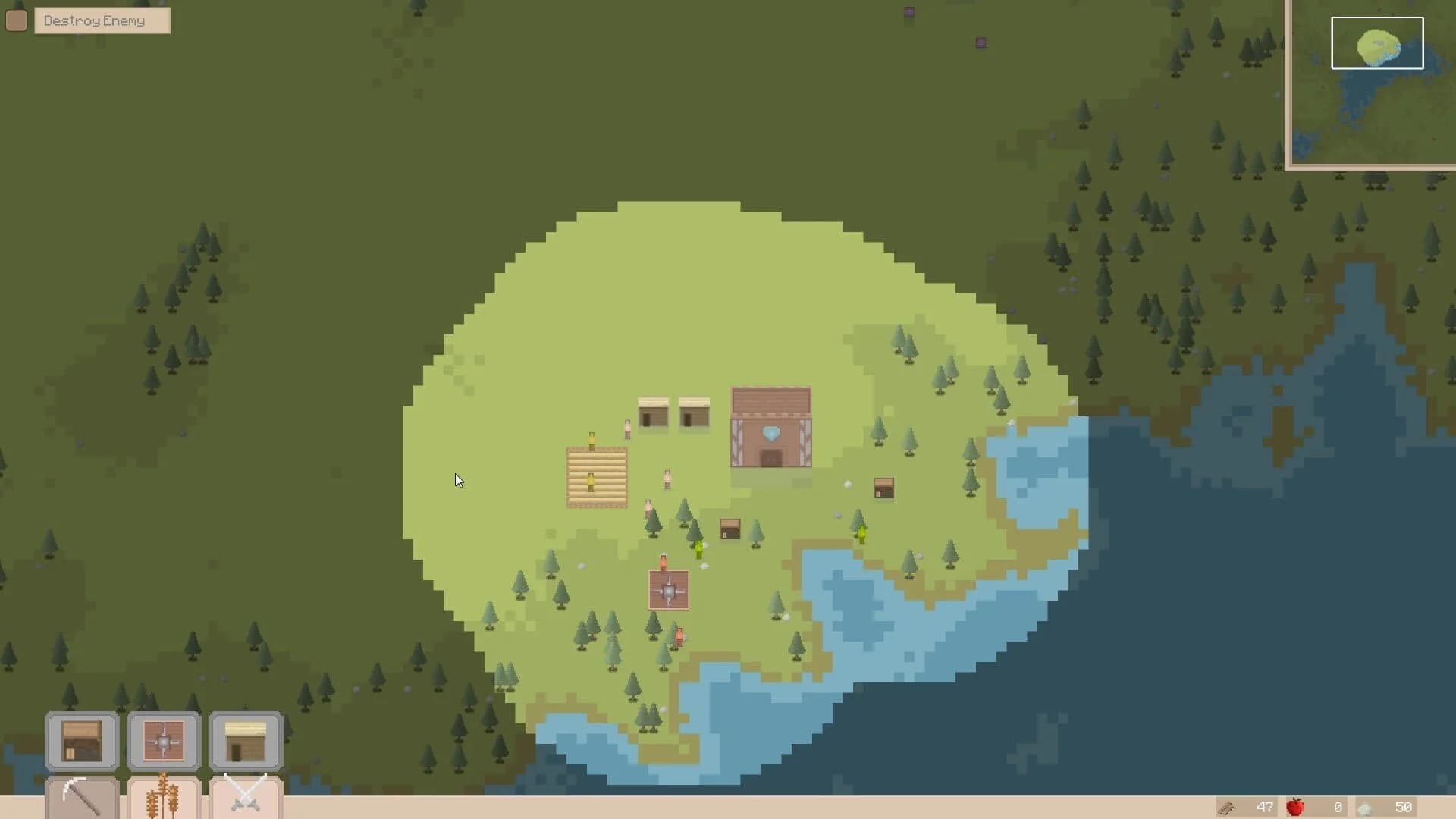
Task: Click the windmill building on the map
Action: pyautogui.click(x=668, y=590)
